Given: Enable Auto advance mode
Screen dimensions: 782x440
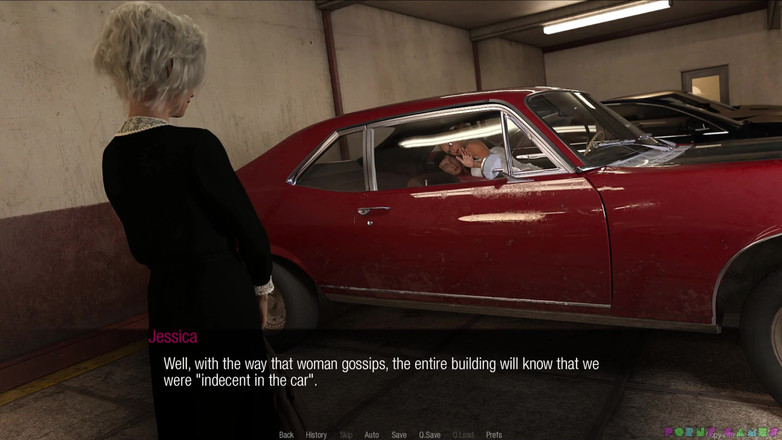Looking at the screenshot, I should (x=371, y=435).
